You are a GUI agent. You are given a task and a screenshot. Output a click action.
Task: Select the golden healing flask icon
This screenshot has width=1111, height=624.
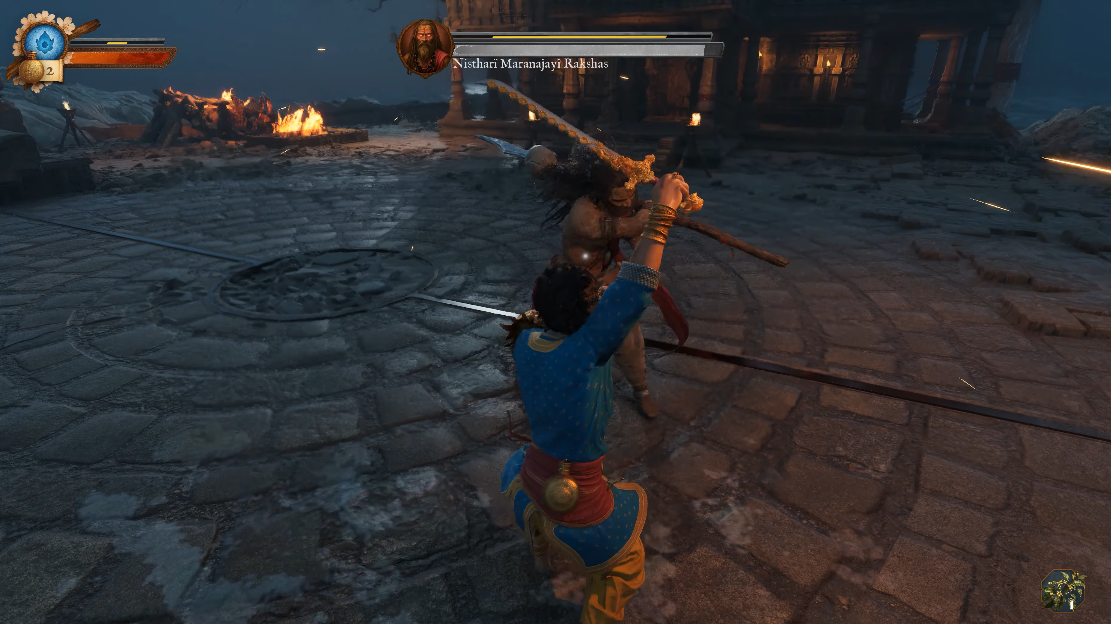(x=30, y=71)
